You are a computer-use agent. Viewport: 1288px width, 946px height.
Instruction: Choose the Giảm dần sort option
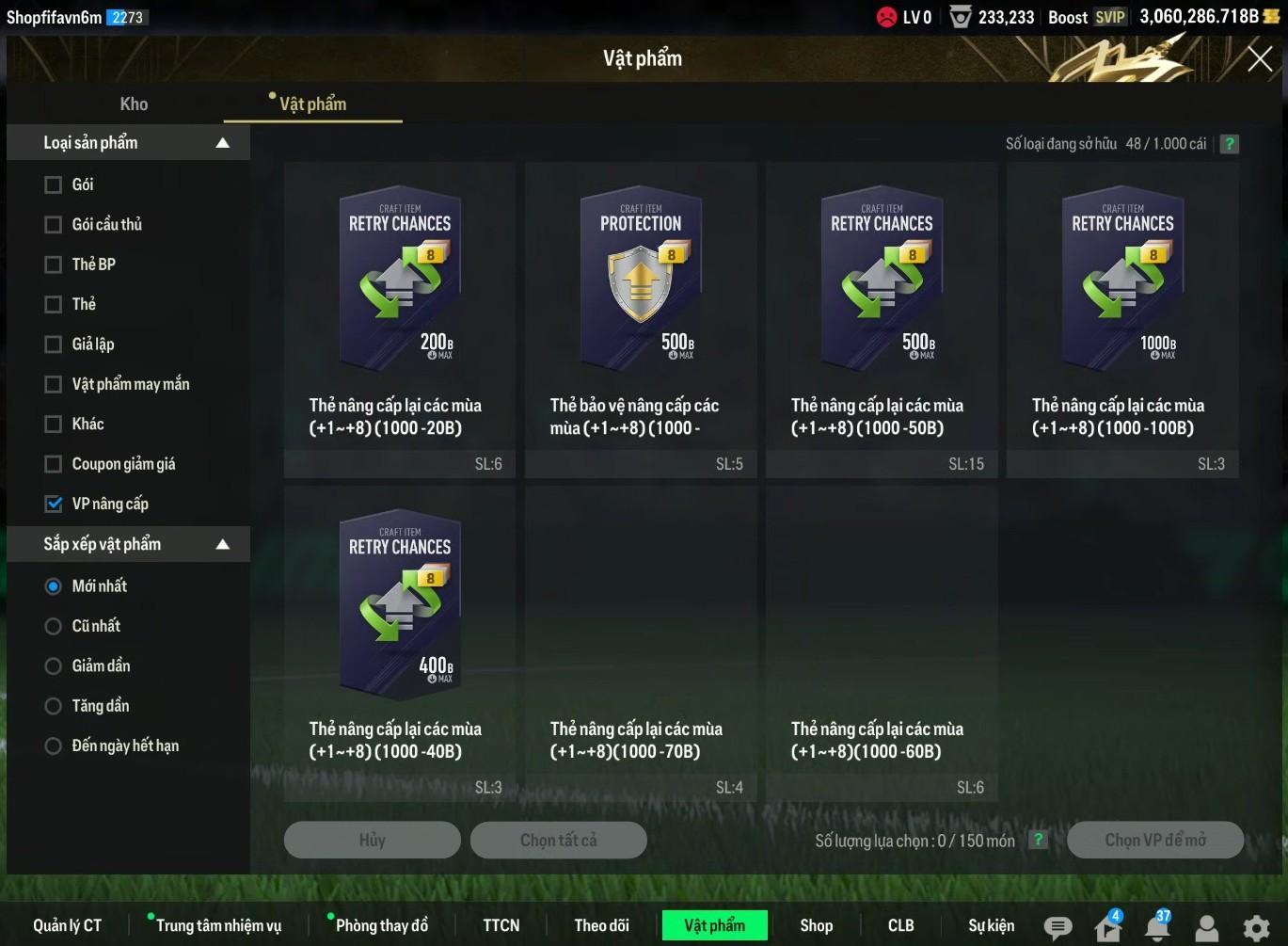click(x=54, y=666)
